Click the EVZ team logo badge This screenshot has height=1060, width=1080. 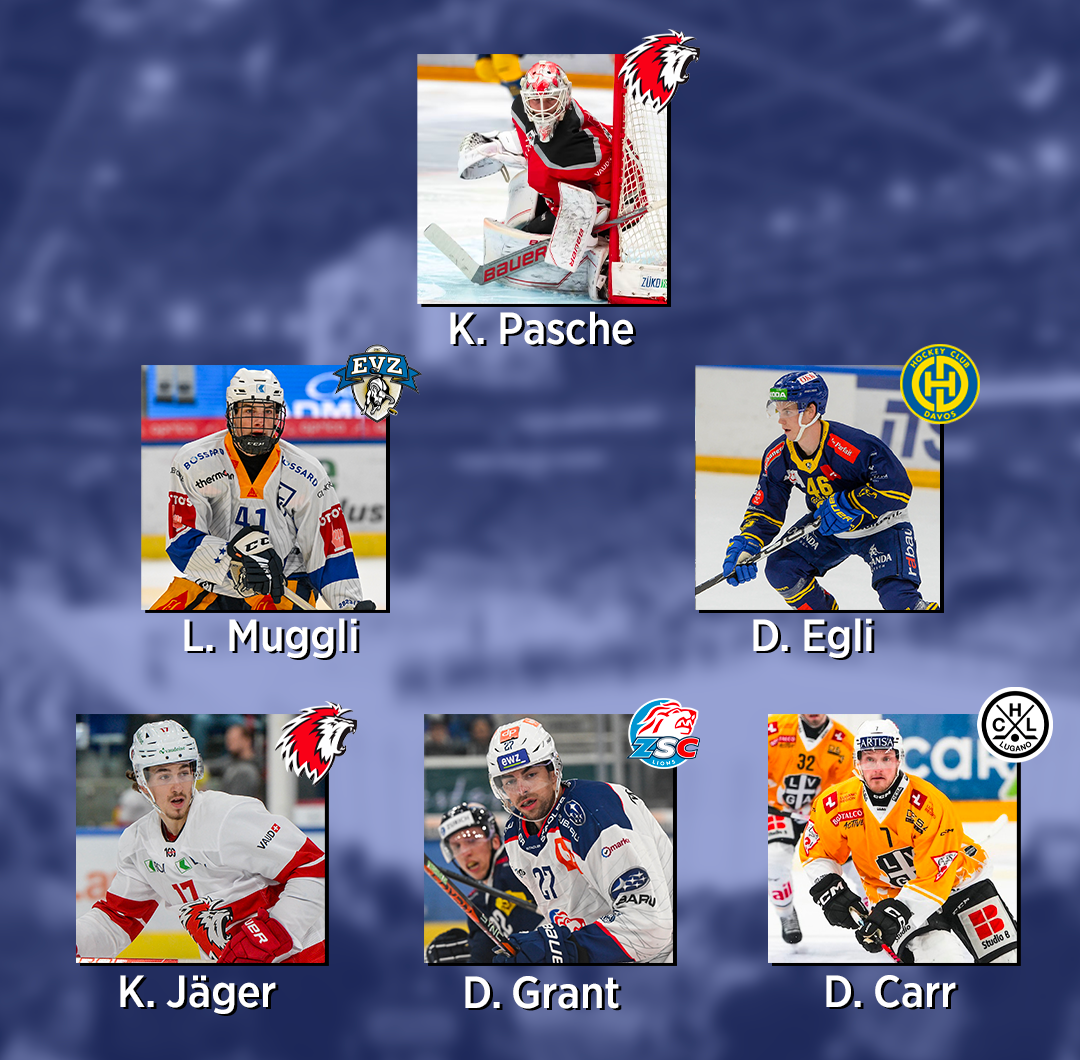[x=376, y=382]
